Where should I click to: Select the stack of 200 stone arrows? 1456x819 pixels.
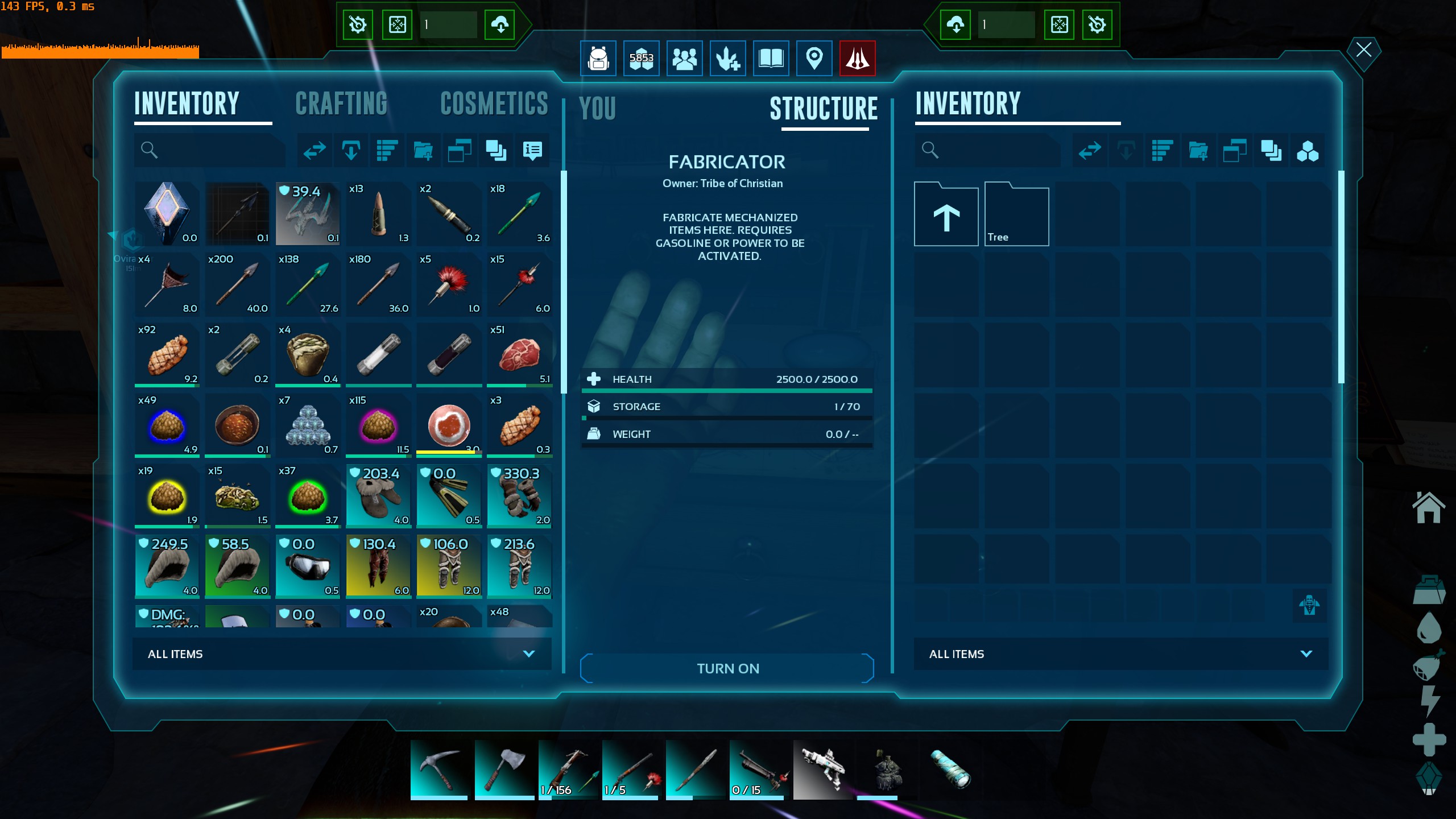tap(237, 284)
